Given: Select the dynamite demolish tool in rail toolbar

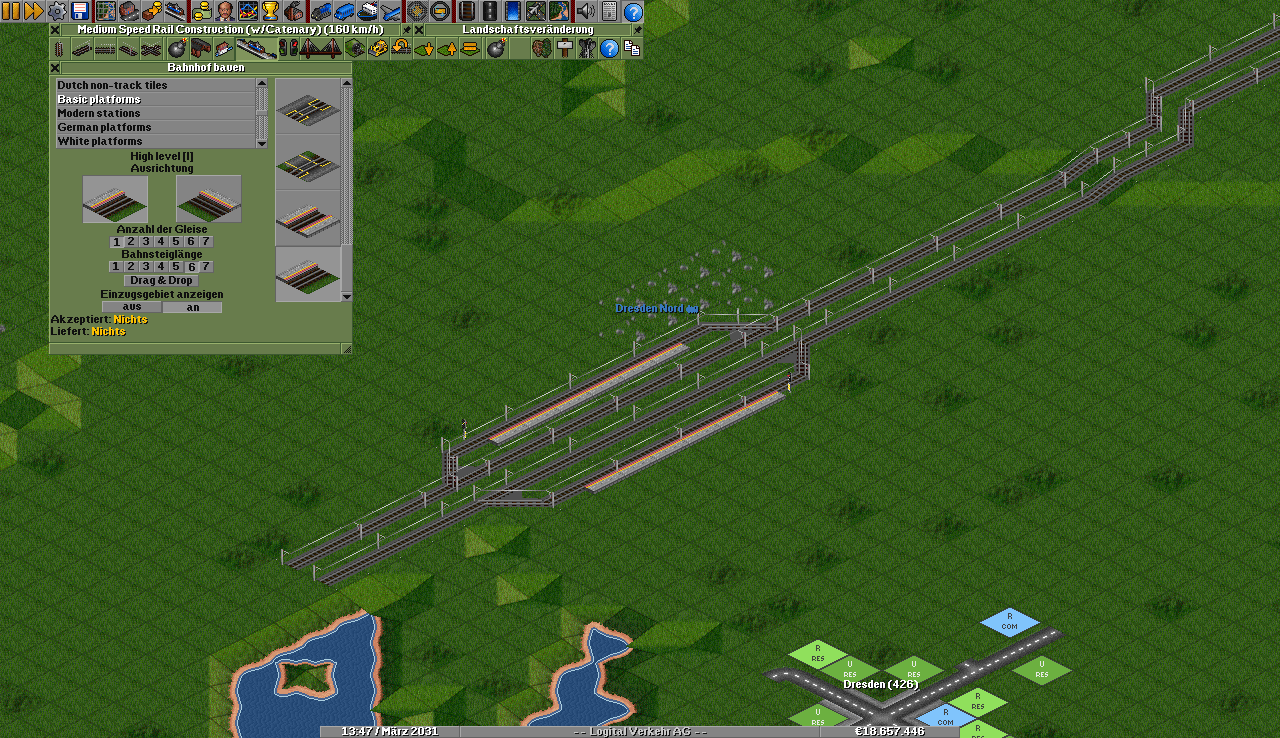Looking at the screenshot, I should point(177,49).
